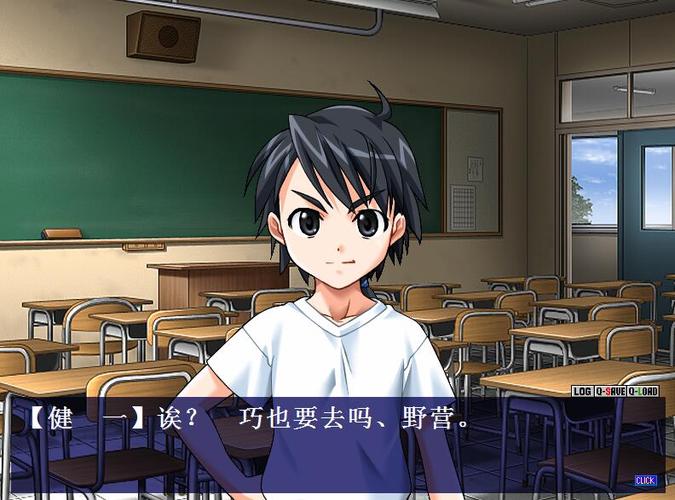Load the quick save via Q-LOAD

pyautogui.click(x=641, y=391)
